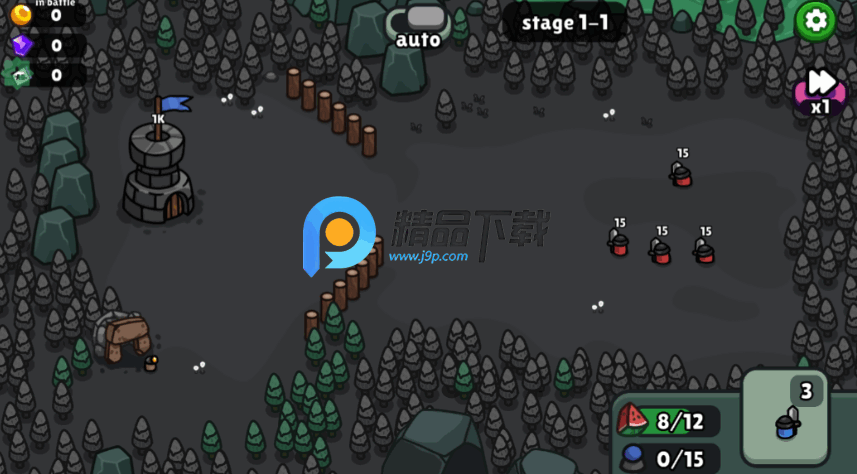Change game speed with the x1 fast-forward button

tap(820, 88)
